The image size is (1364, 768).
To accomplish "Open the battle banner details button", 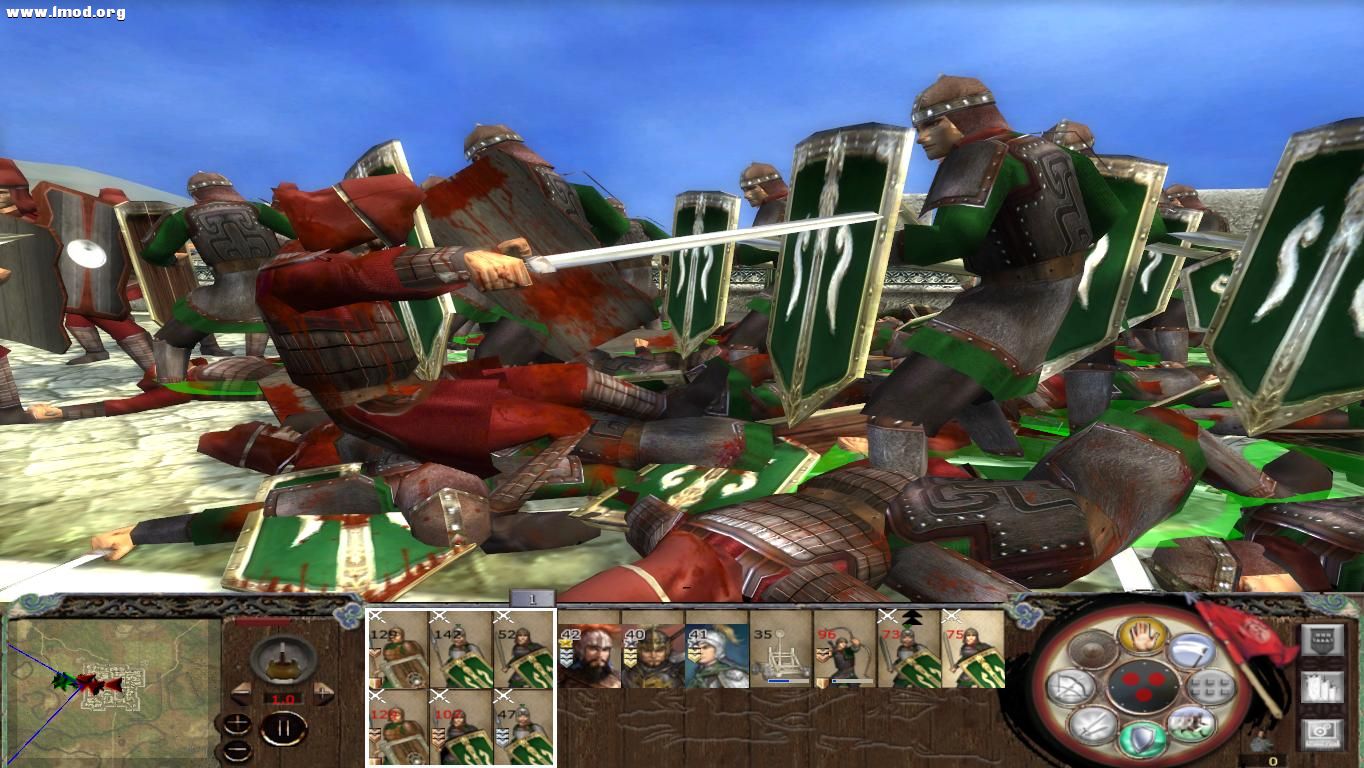I will pos(1322,640).
